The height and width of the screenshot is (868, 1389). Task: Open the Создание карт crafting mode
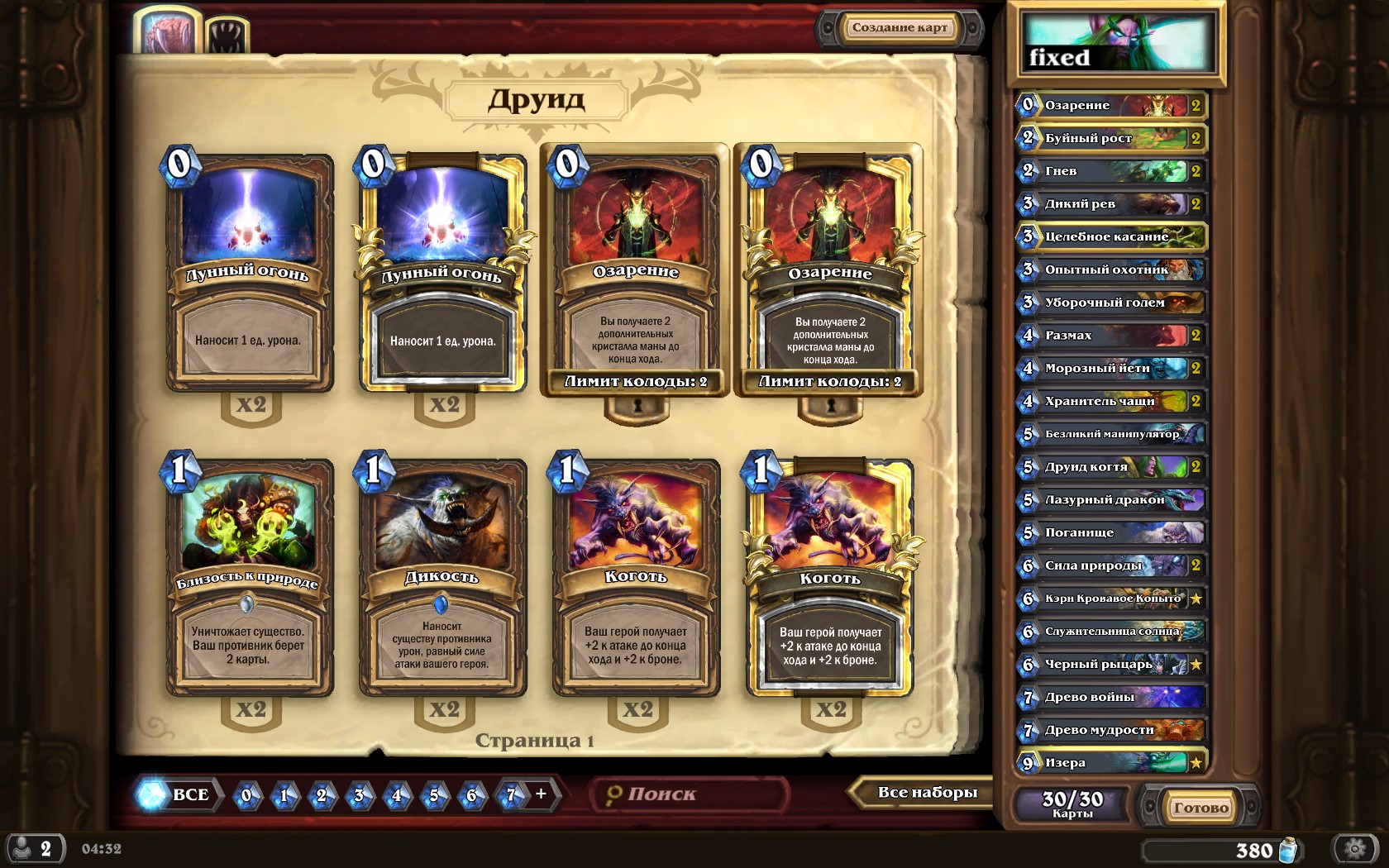click(x=900, y=28)
